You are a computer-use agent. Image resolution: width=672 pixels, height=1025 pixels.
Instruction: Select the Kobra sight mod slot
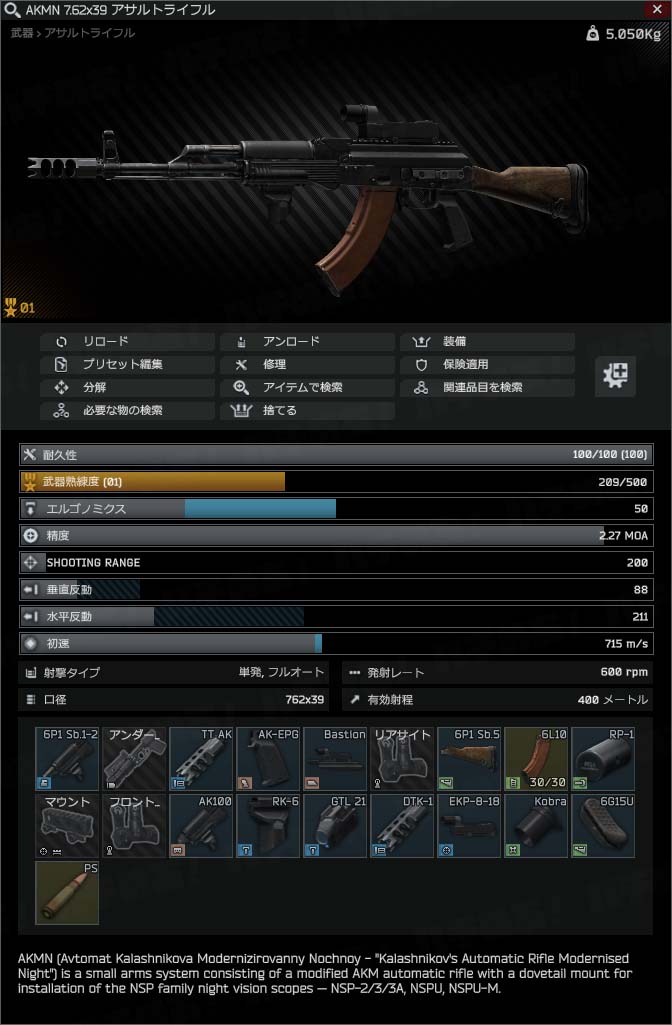[x=535, y=825]
